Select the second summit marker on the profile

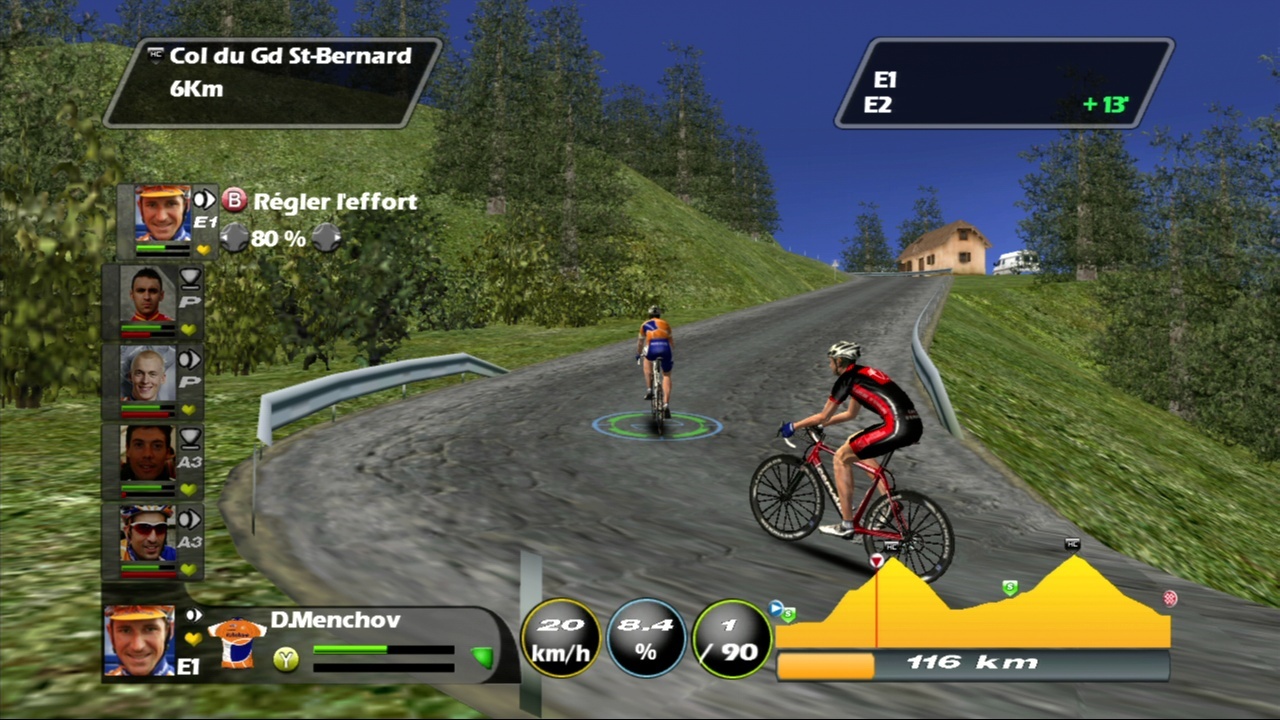click(x=1072, y=545)
